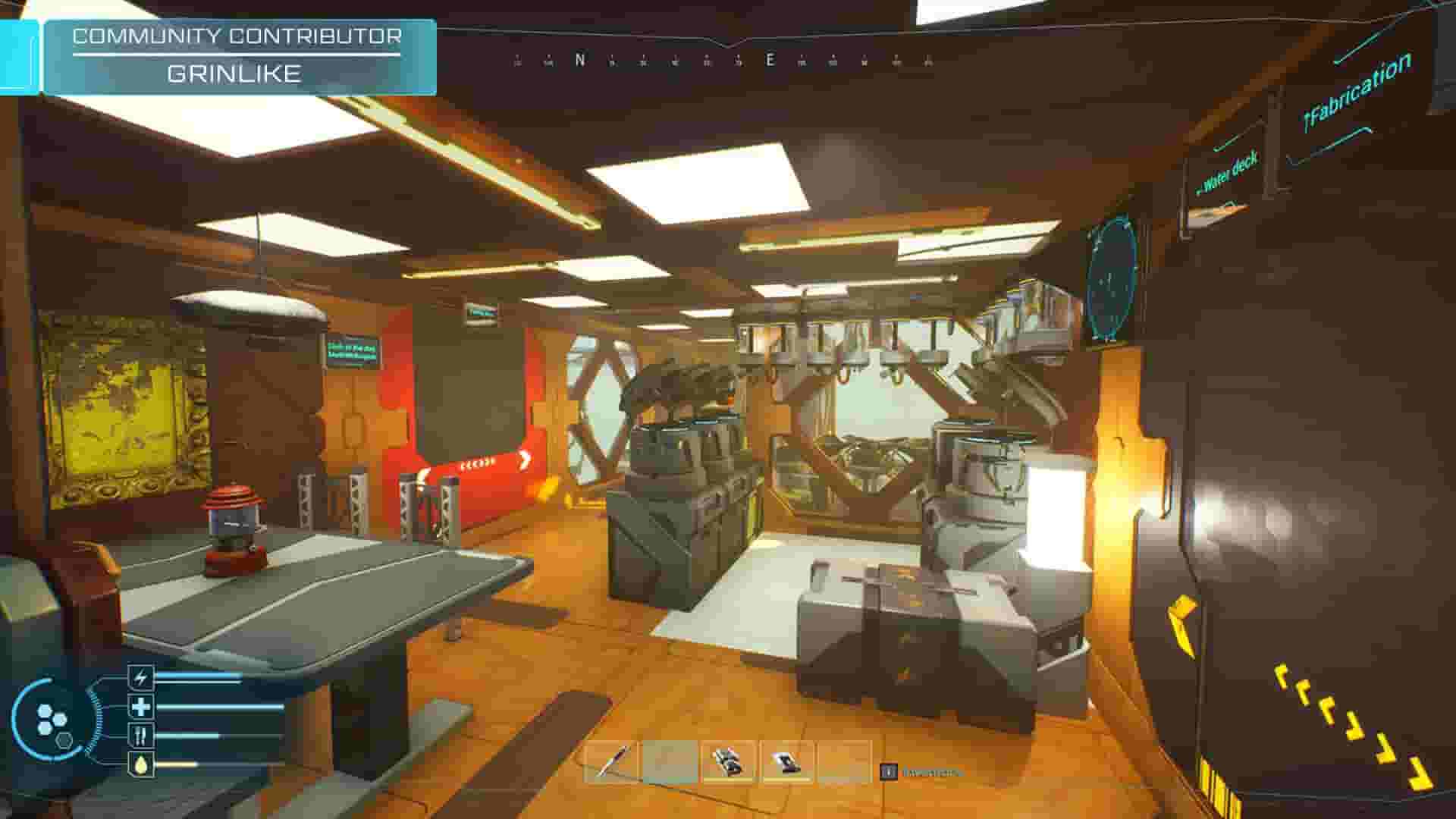Click the lightning energy status icon
Screen dimensions: 1456x819
coord(141,676)
